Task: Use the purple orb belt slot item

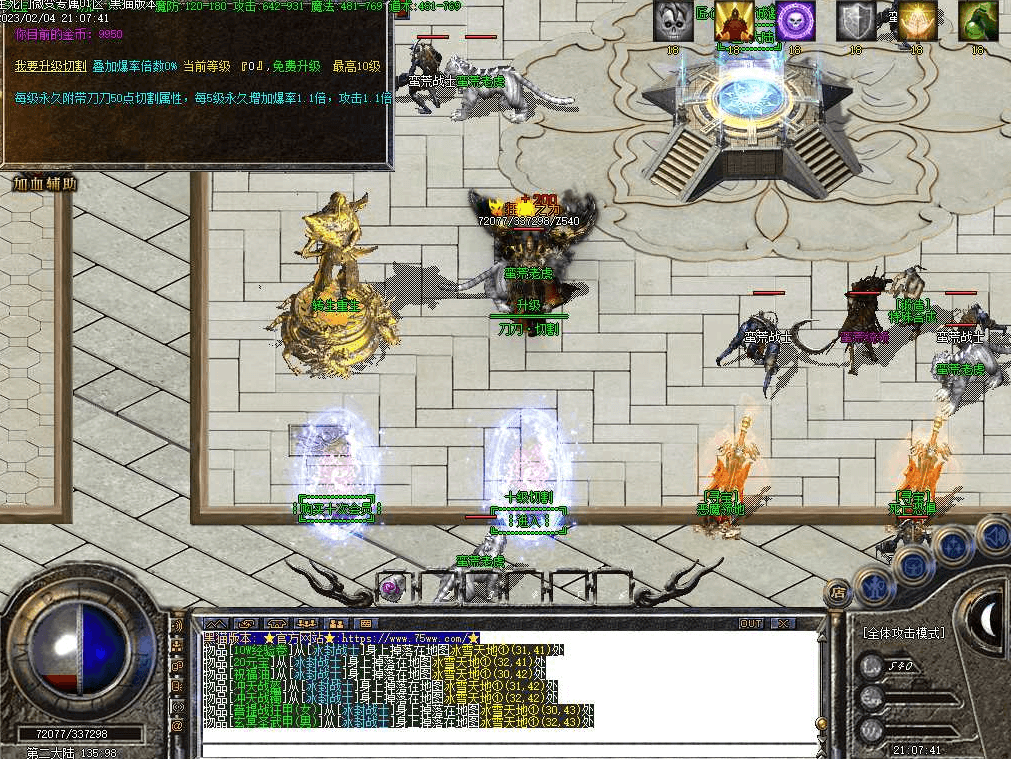Action: pyautogui.click(x=392, y=586)
